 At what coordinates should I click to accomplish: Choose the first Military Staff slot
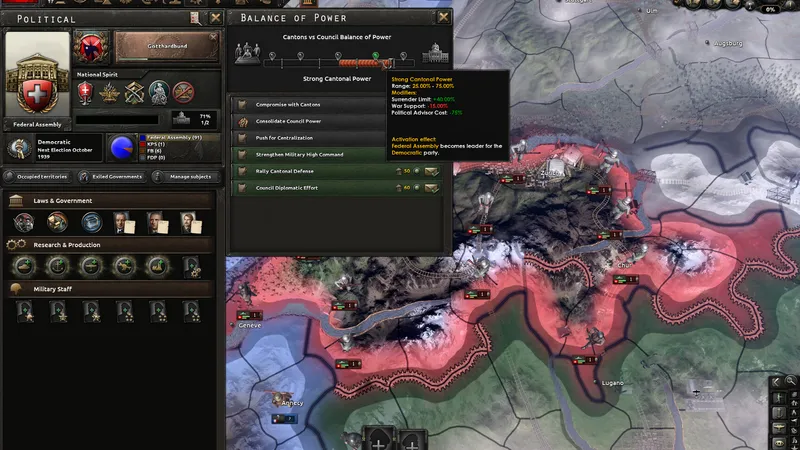(x=24, y=311)
